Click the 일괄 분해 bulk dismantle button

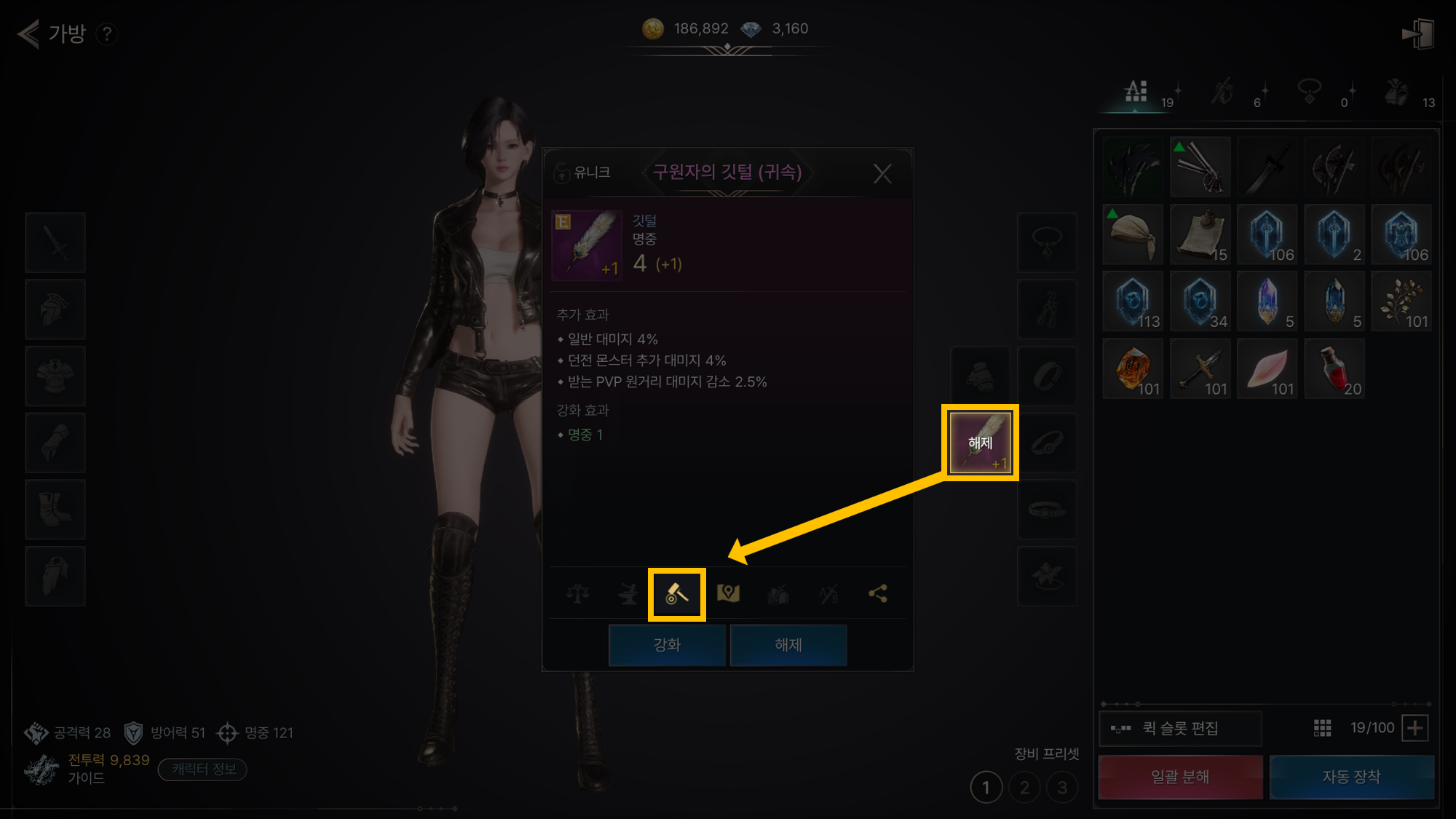click(1180, 777)
